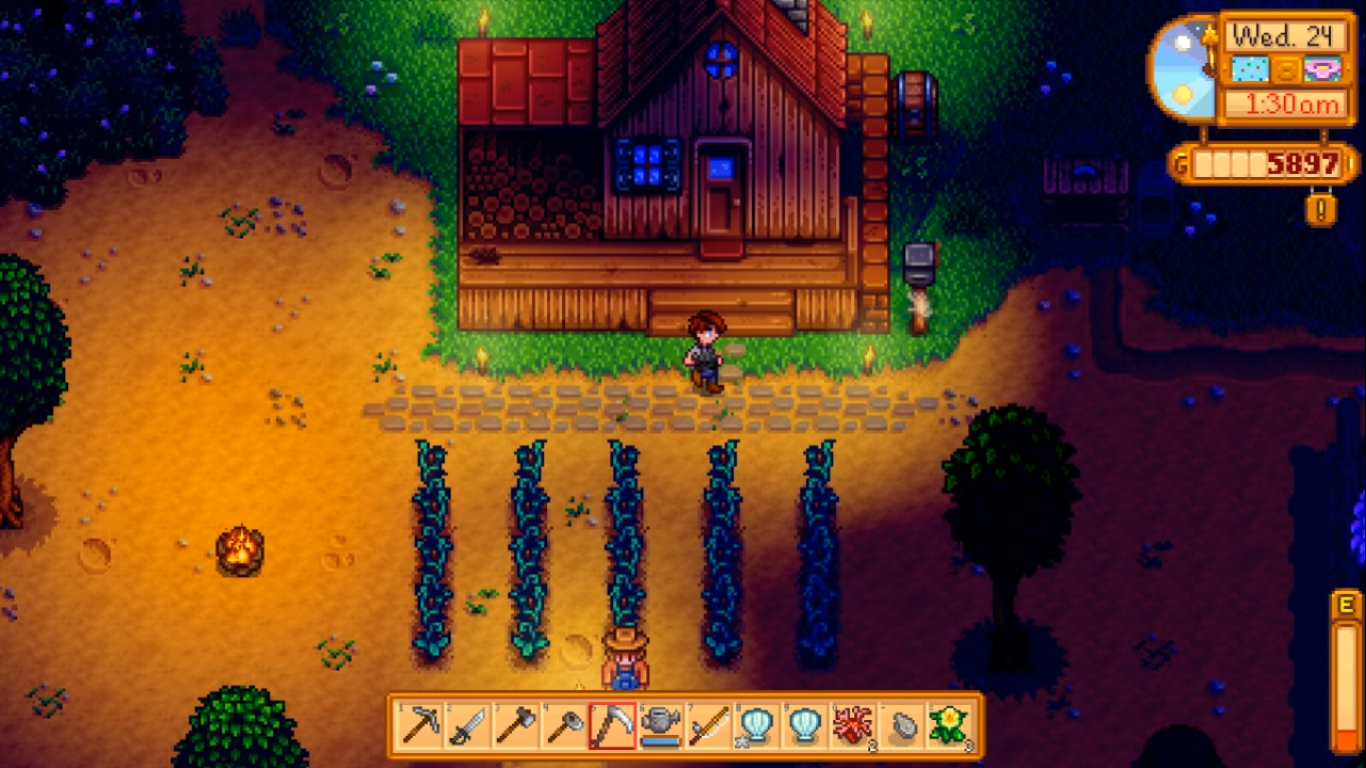Choose the axe tool slot
The height and width of the screenshot is (768, 1366).
tap(515, 725)
